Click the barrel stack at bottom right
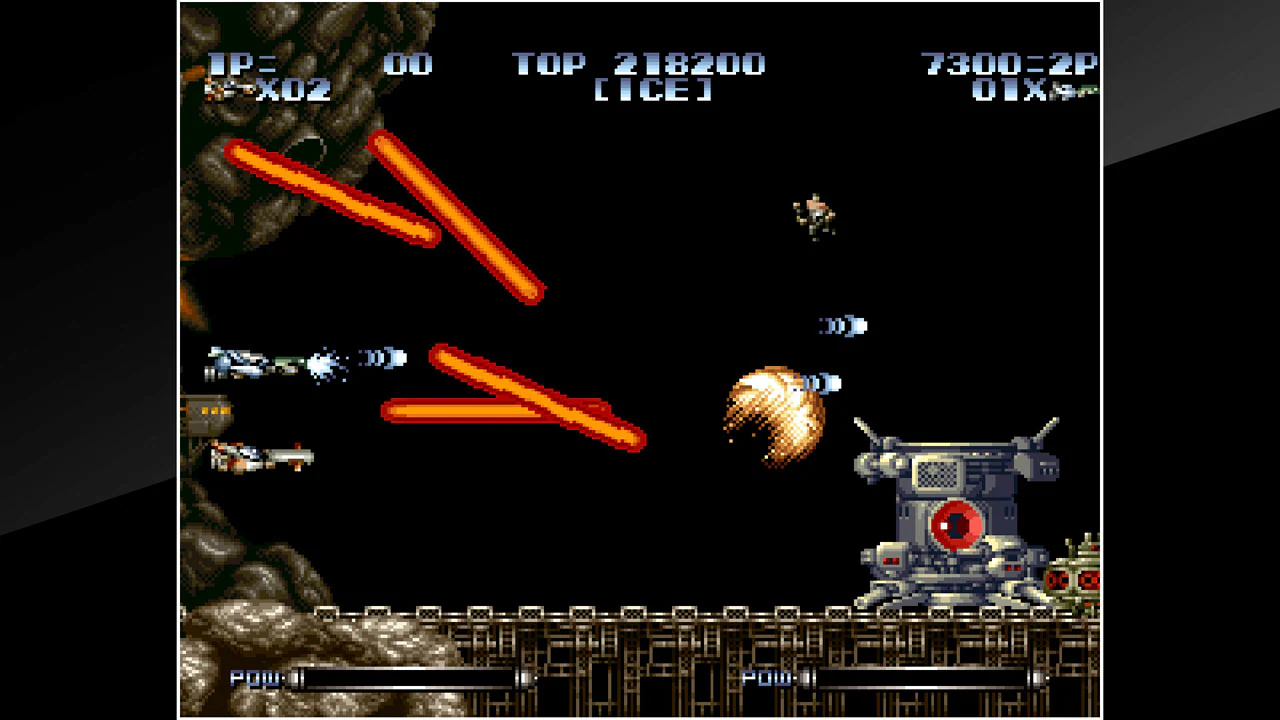The width and height of the screenshot is (1280, 720). point(1075,575)
